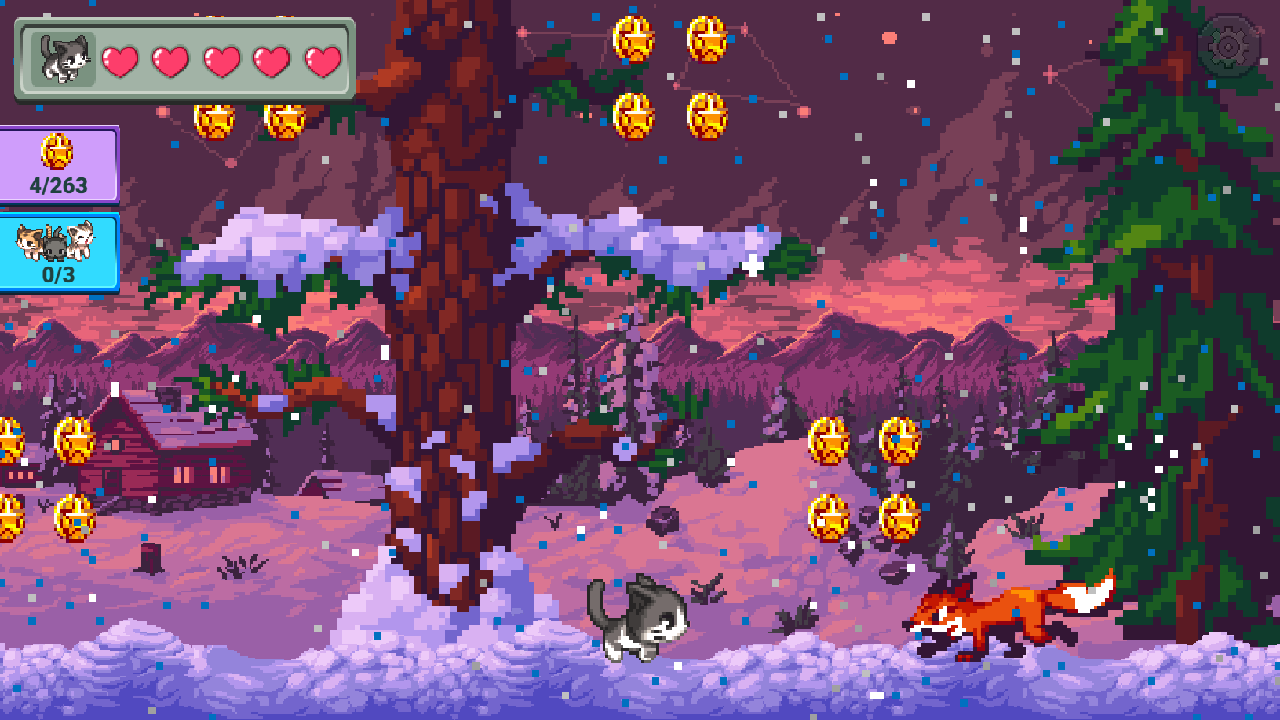Click the purple coin panel
The width and height of the screenshot is (1280, 720).
[x=57, y=165]
